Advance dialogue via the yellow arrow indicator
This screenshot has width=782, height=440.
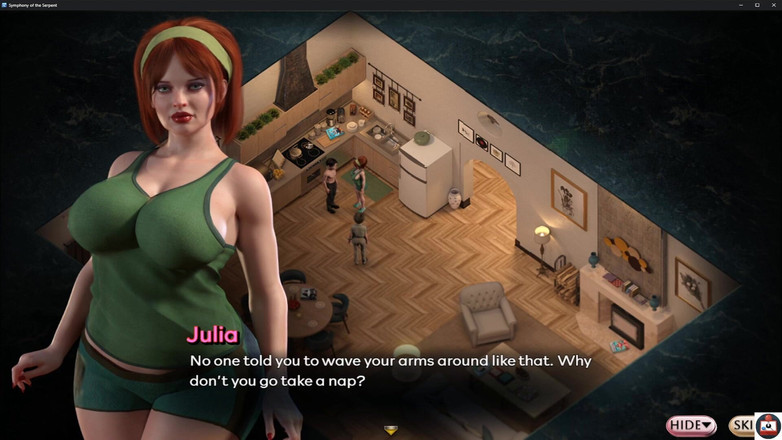click(x=391, y=430)
